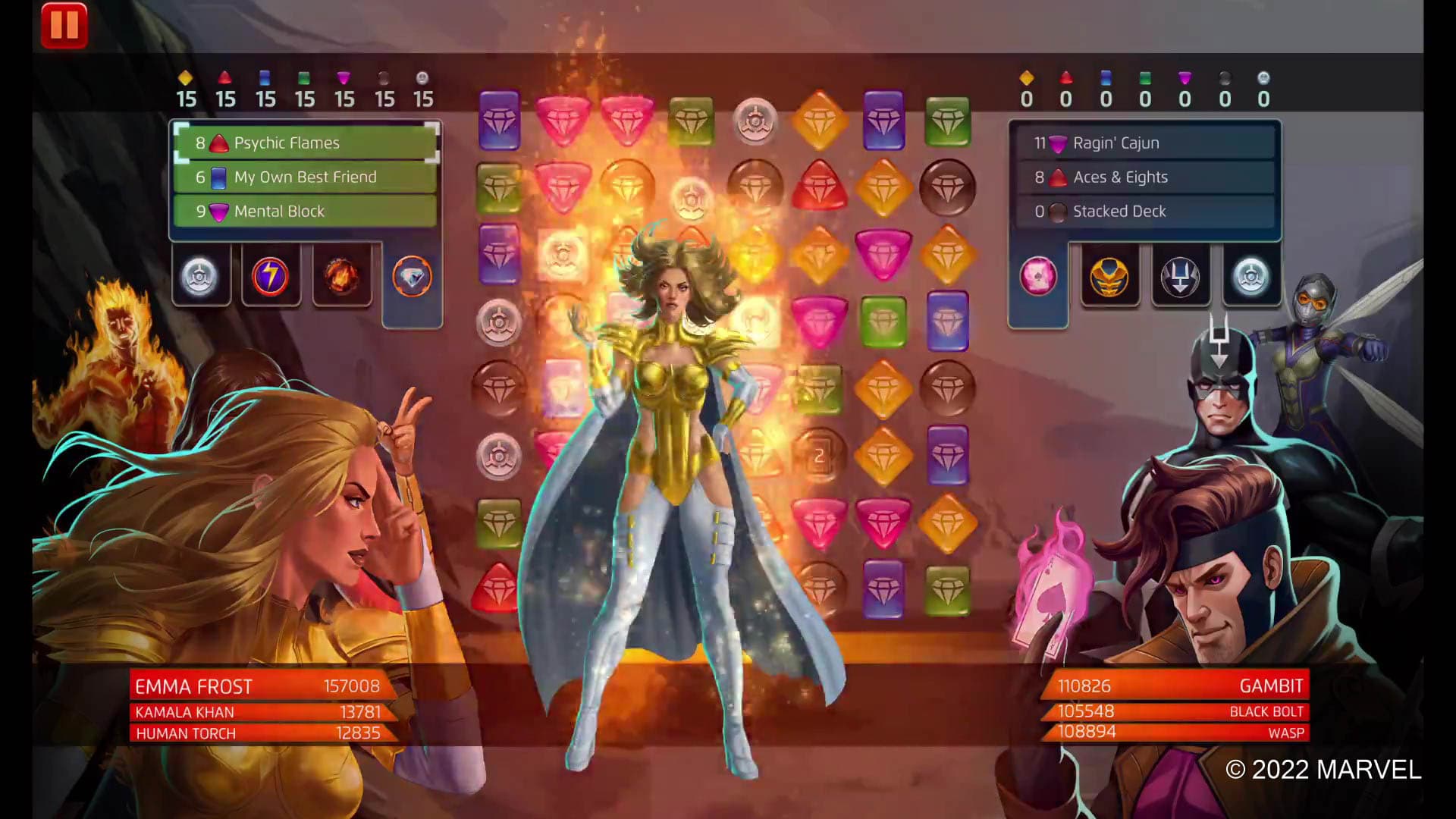Select Human Torch's fireball icon
This screenshot has width=1456, height=819.
coord(340,276)
